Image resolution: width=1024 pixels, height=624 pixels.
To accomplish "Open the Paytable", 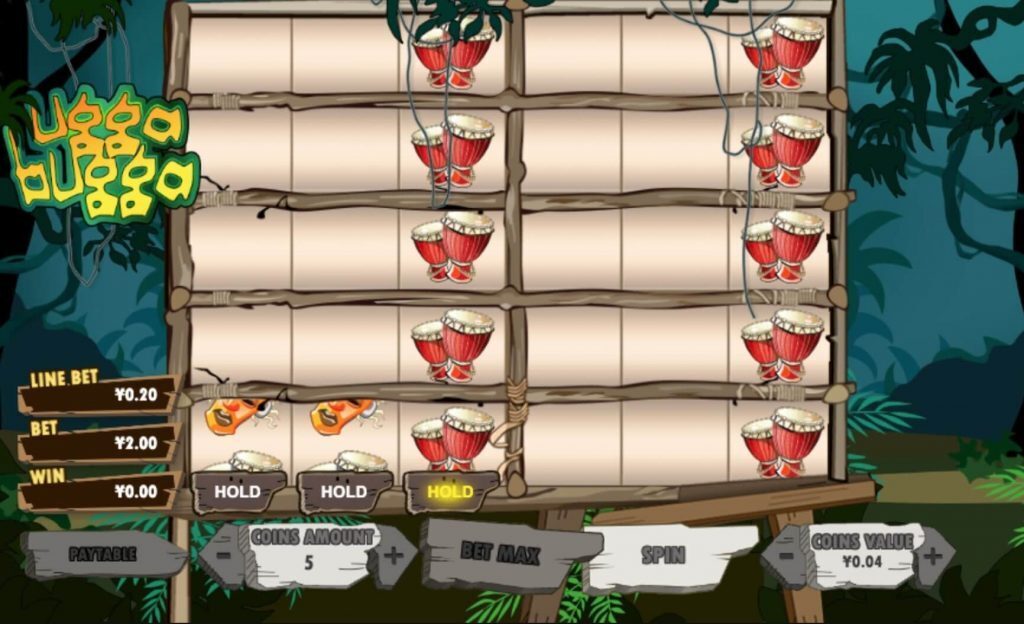I will (102, 553).
